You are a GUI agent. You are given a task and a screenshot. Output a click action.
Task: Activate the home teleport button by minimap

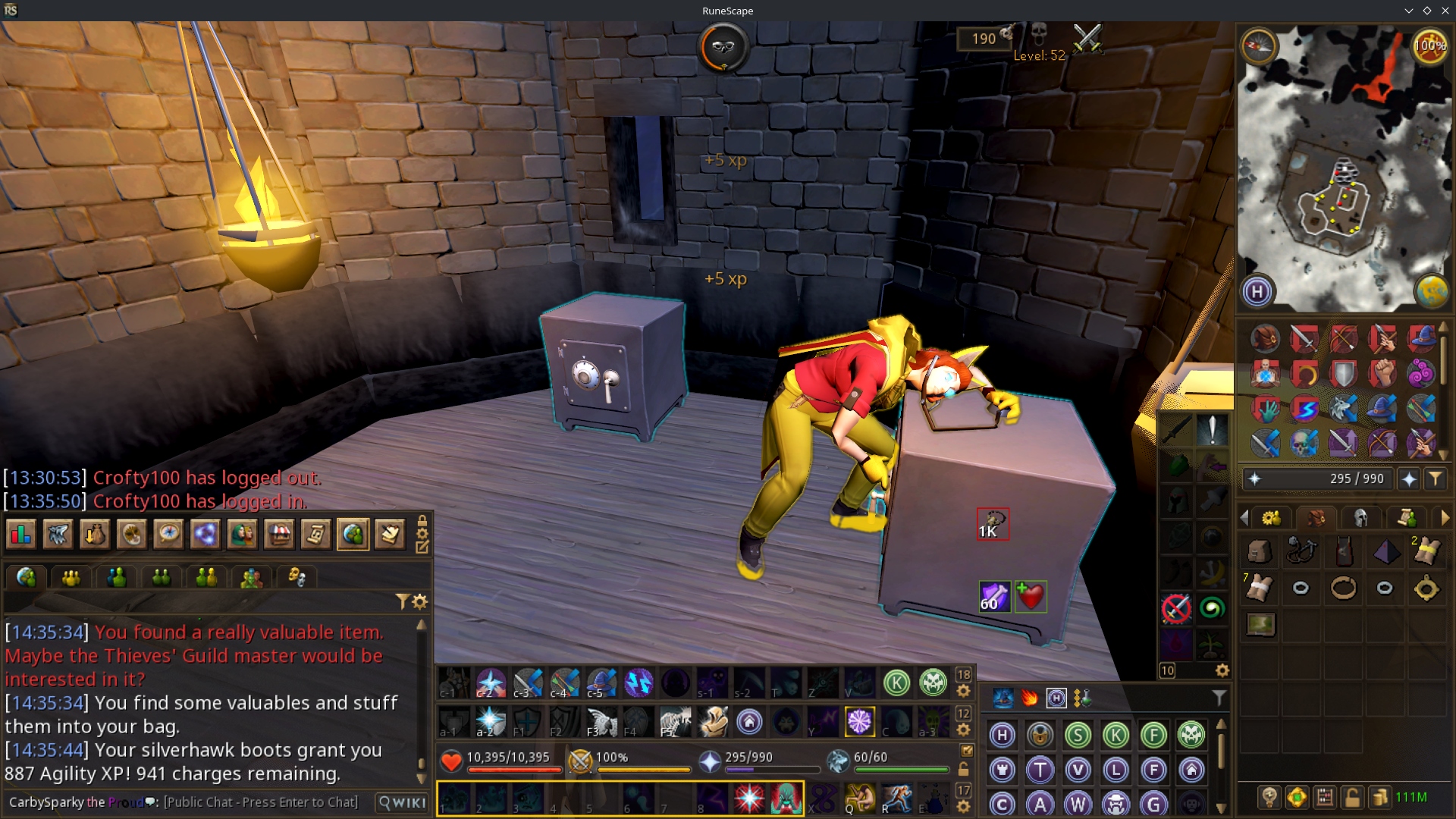[x=1257, y=291]
